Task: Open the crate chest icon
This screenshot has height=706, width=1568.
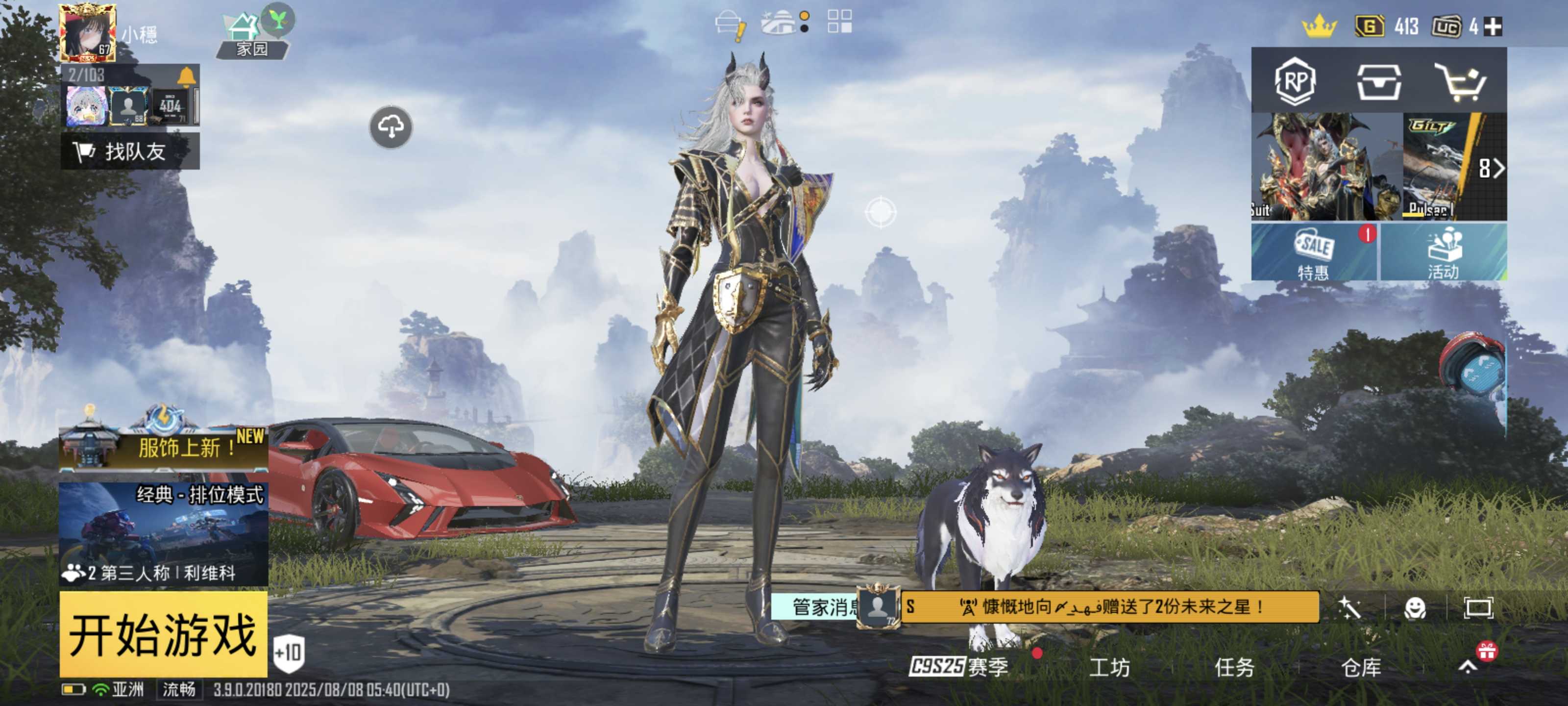Action: tap(1379, 81)
